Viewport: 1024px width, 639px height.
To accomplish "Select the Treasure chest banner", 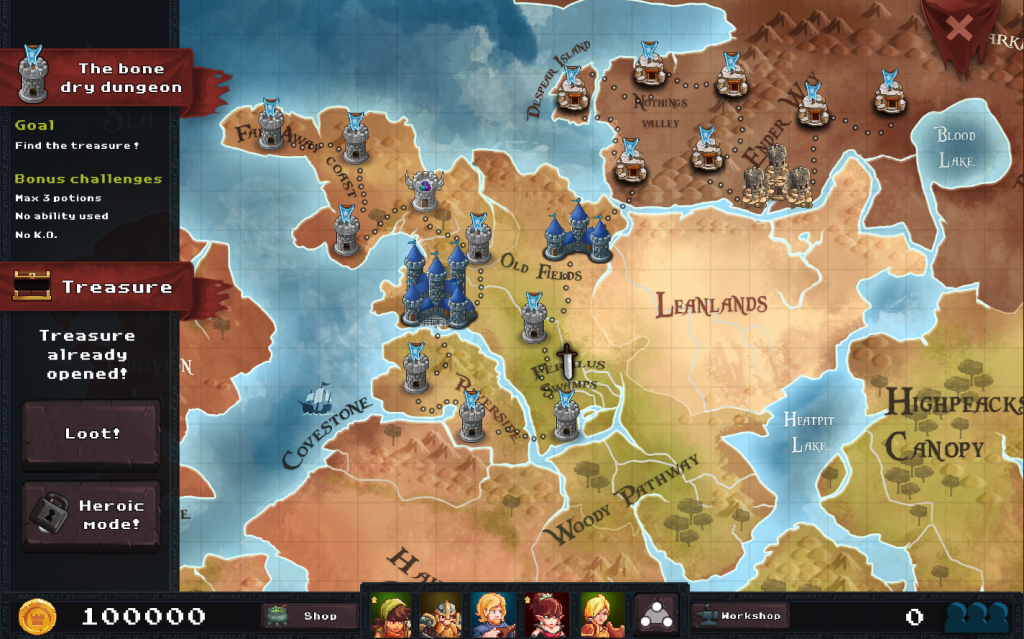I will pos(95,287).
